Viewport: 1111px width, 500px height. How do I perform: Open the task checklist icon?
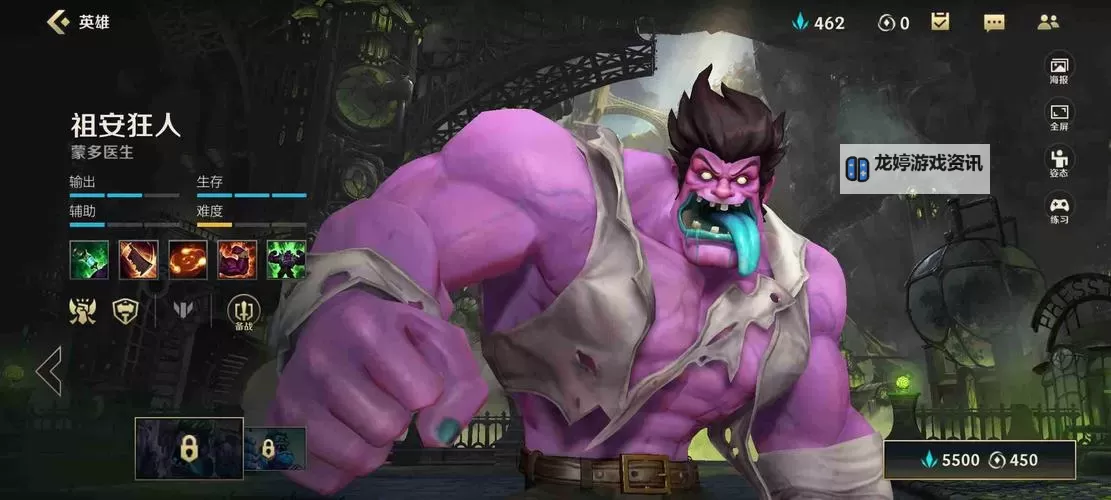(940, 22)
